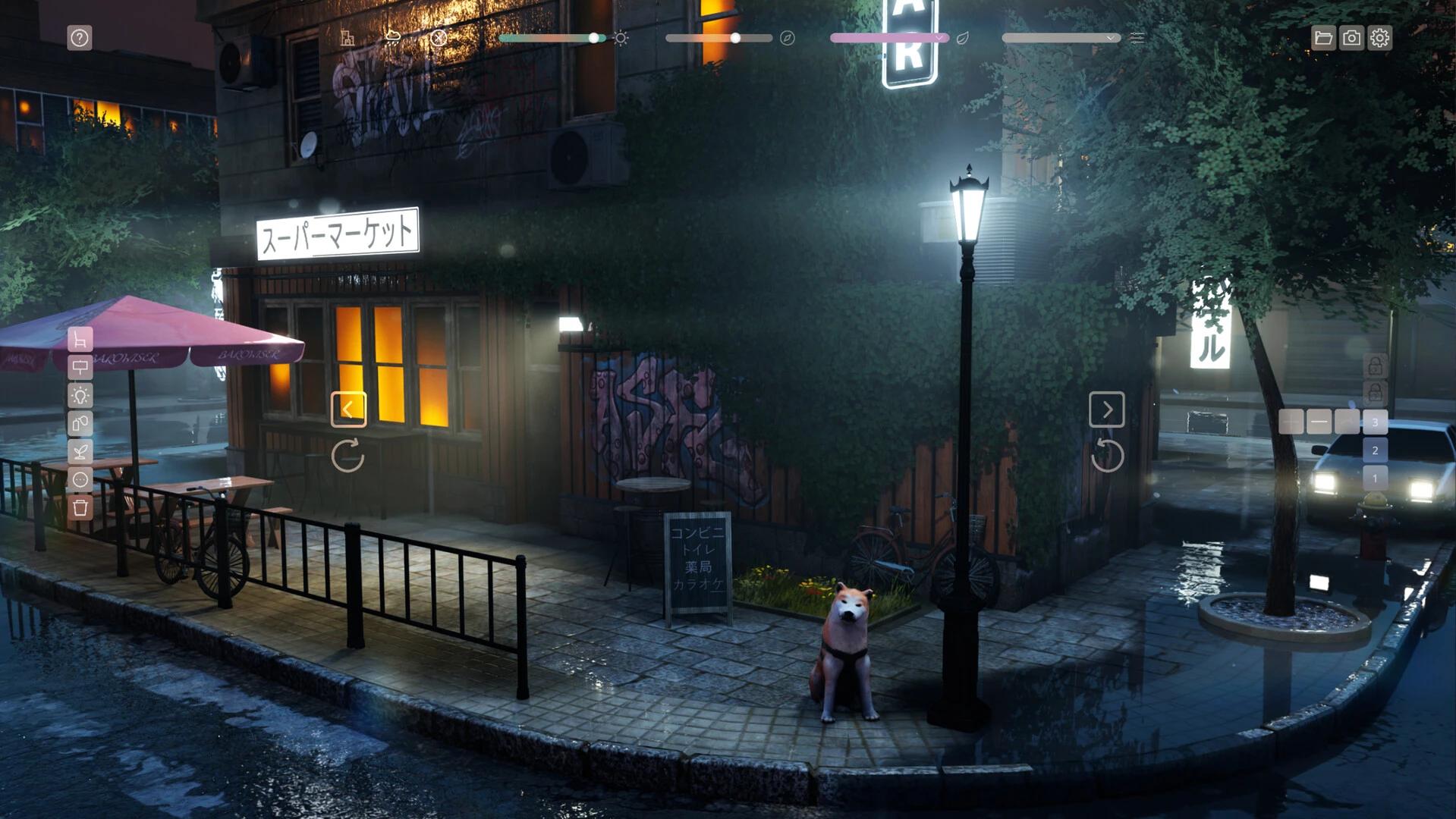Open the settings gear menu
The width and height of the screenshot is (1456, 819).
pyautogui.click(x=1381, y=37)
